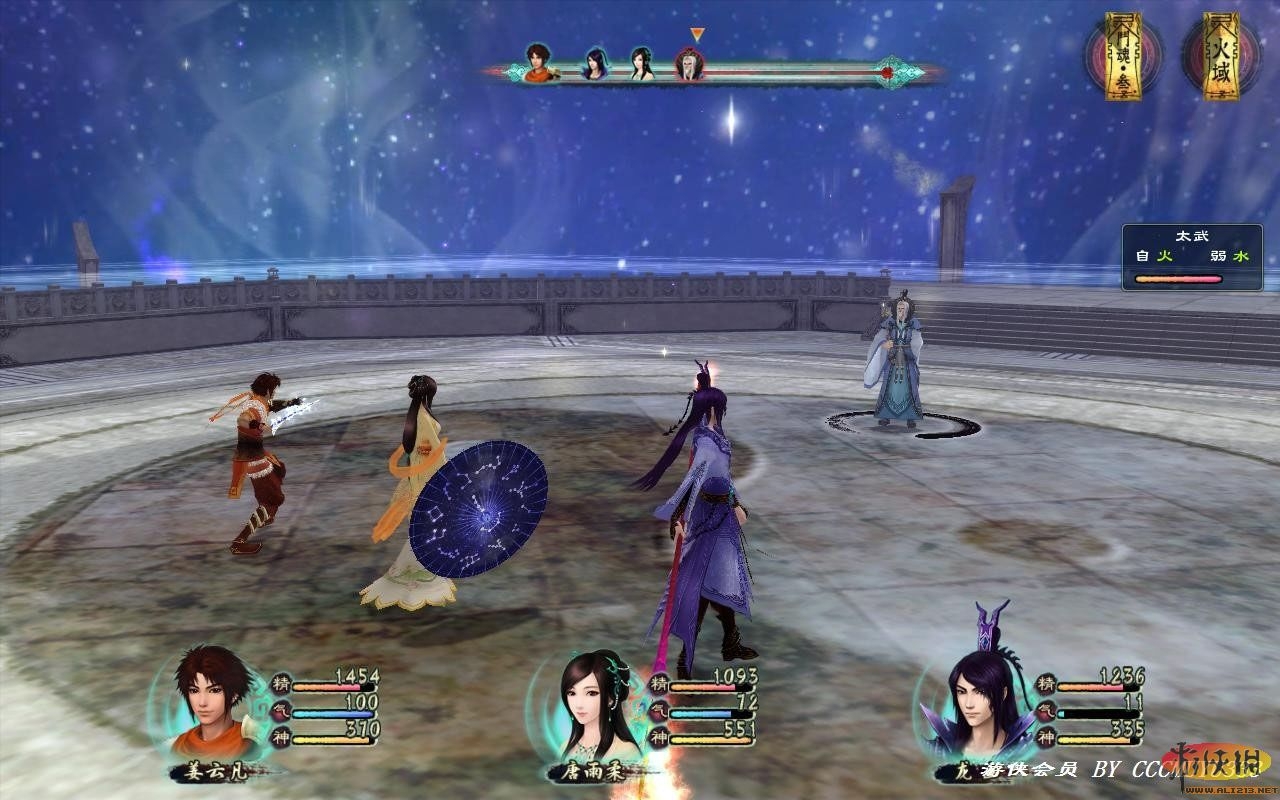Activate the 火域 fire domain talisman
1280x800 pixels.
pyautogui.click(x=1221, y=57)
